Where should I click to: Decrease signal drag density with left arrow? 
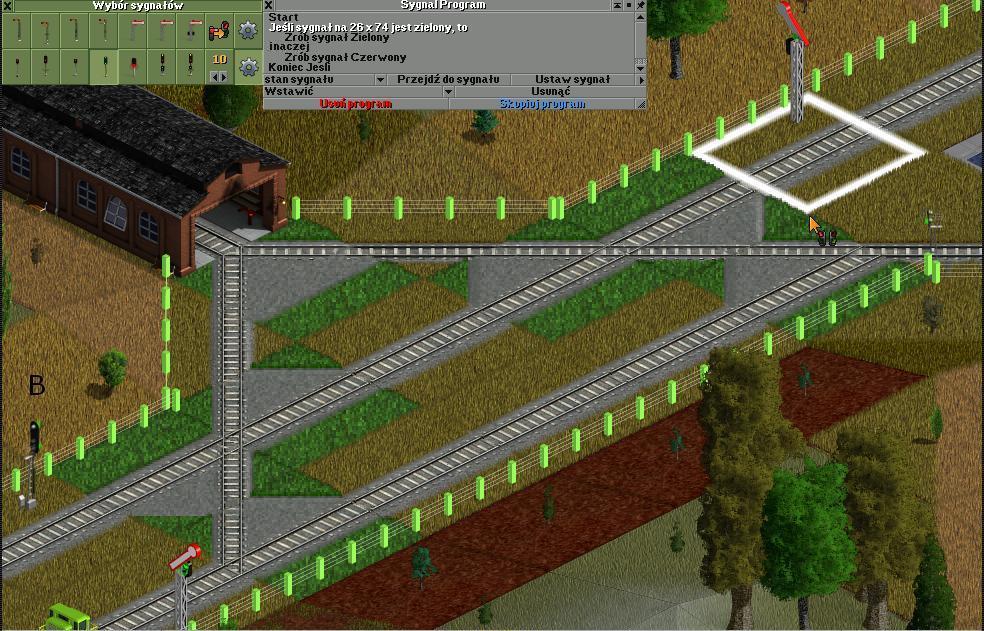coord(213,77)
